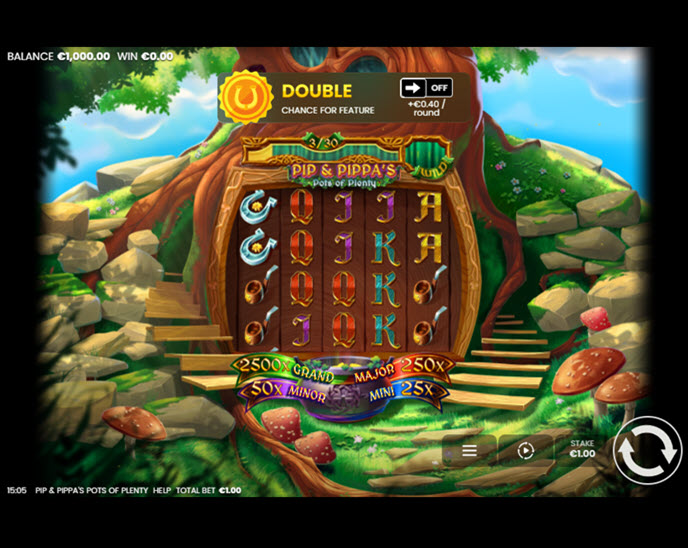Screen dimensions: 688x548
Task: Open the HELP link in the footer
Action: (162, 491)
